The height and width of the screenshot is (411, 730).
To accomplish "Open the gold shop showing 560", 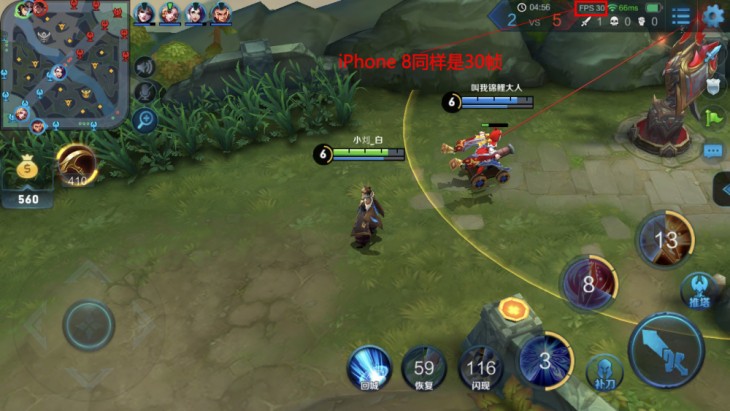I will [28, 181].
